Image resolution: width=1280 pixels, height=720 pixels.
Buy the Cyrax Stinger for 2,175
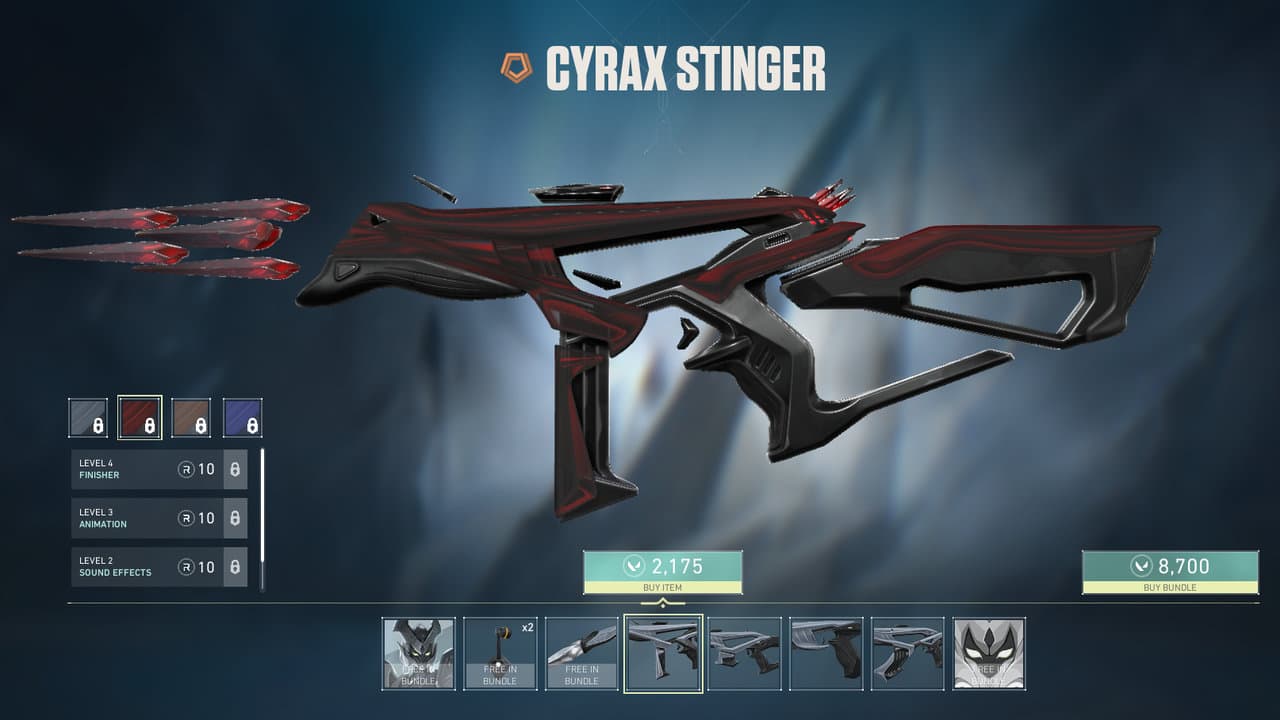tap(662, 571)
